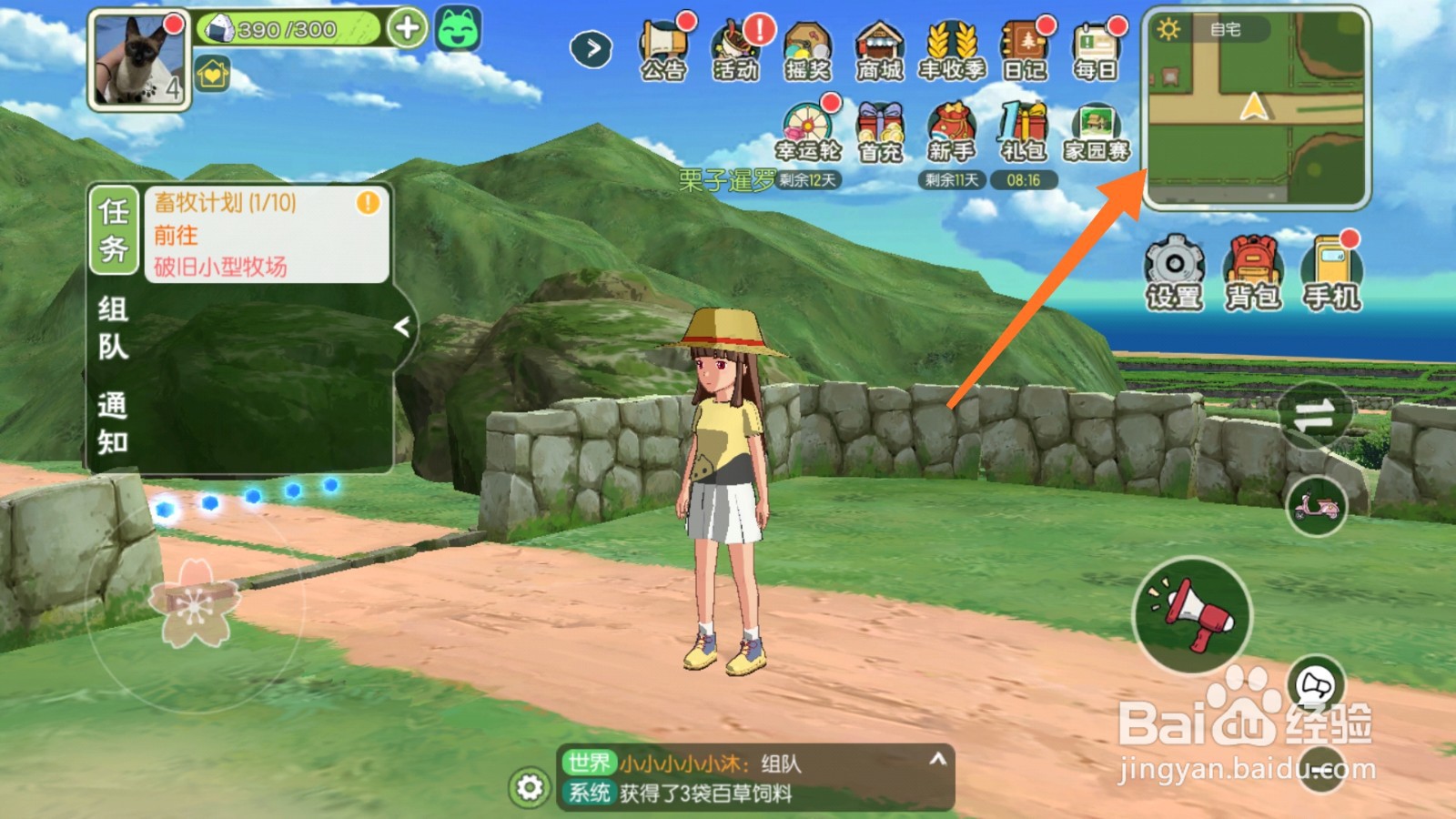Click the plus button to add stamina
The height and width of the screenshot is (819, 1456).
[407, 28]
